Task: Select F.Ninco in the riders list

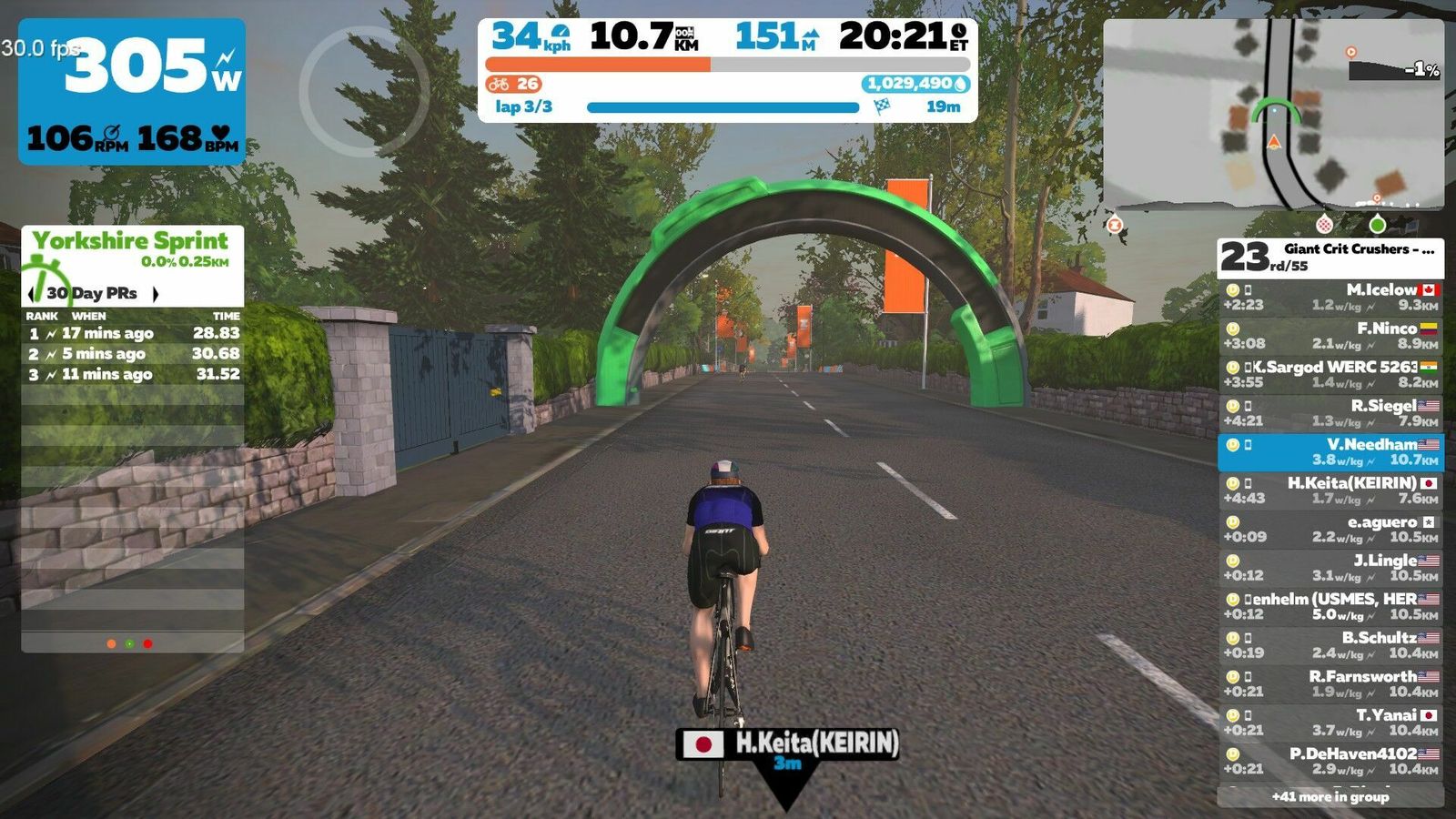Action: point(1330,336)
